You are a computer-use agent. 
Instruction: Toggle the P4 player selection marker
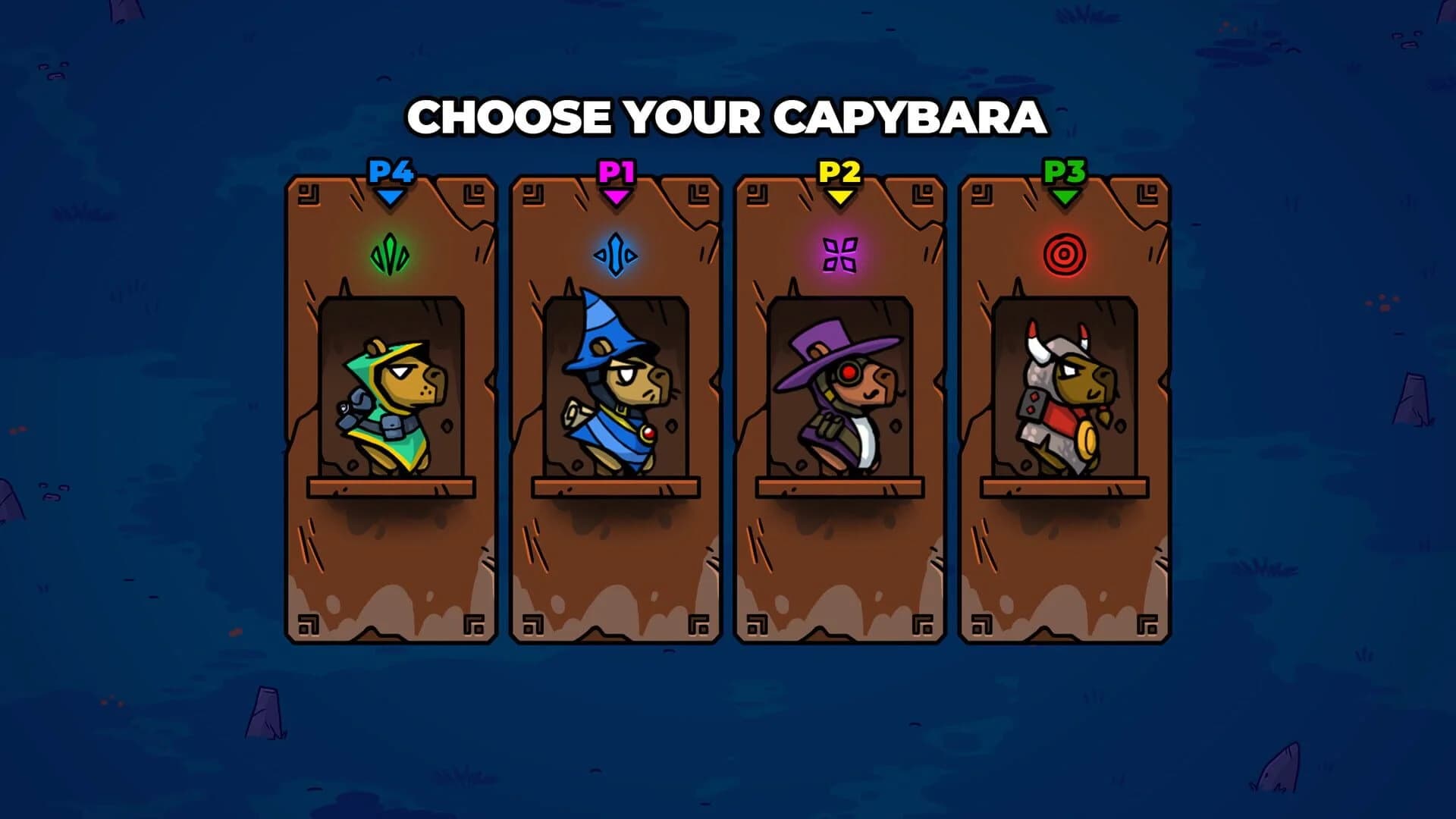[391, 173]
